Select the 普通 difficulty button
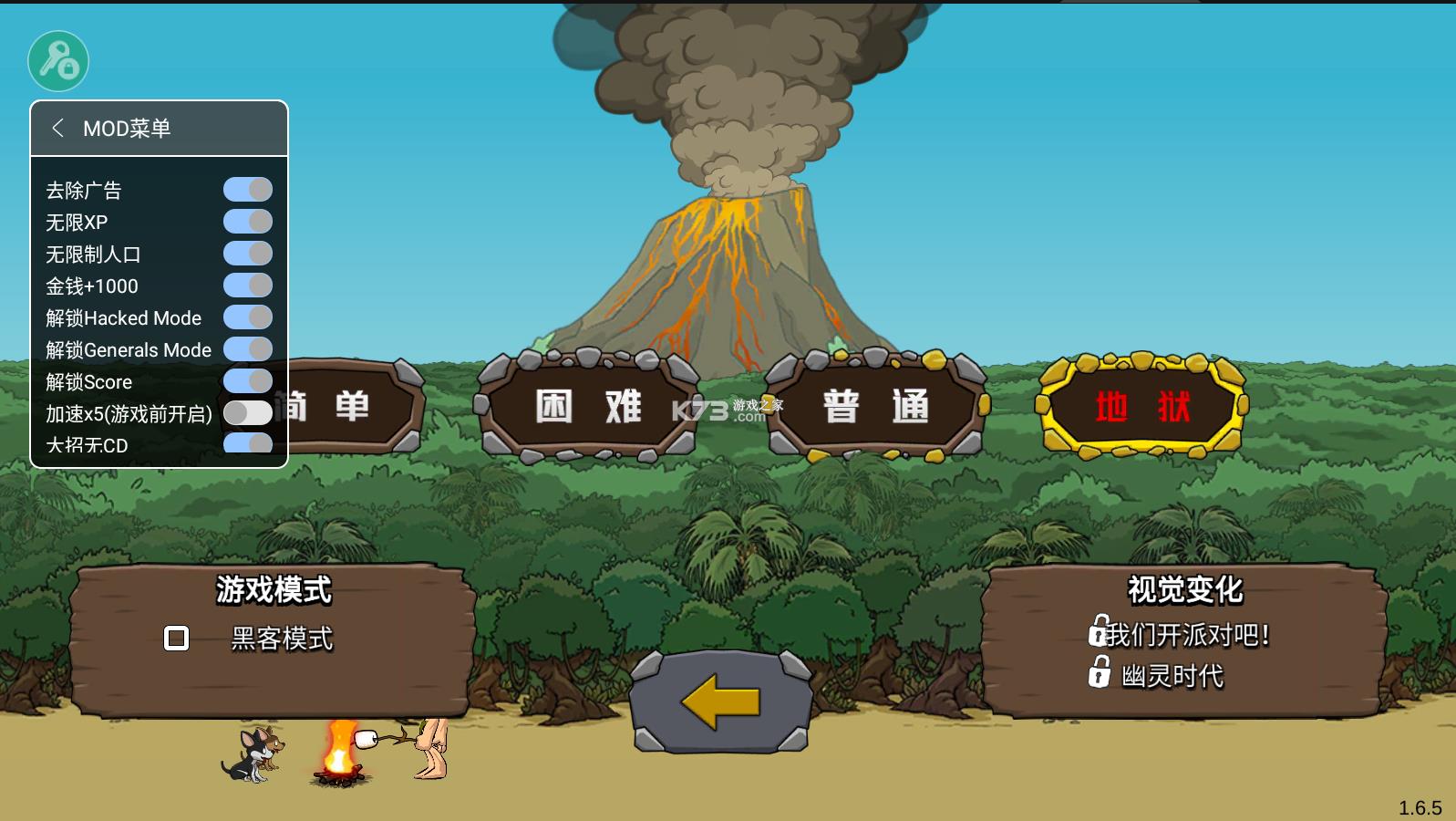 pos(875,406)
